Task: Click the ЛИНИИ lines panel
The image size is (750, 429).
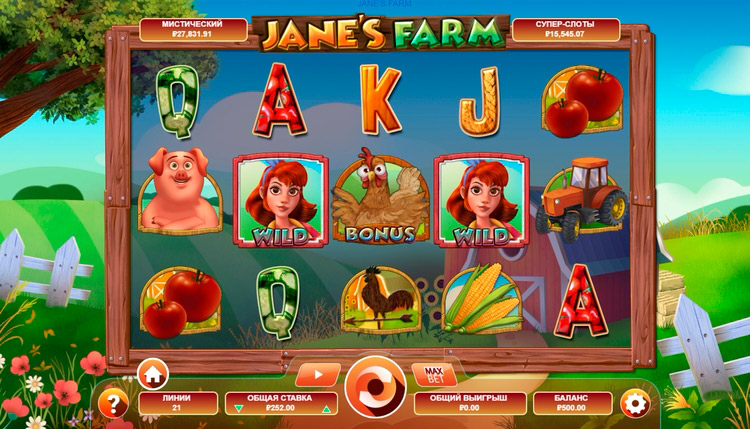Action: (x=177, y=403)
